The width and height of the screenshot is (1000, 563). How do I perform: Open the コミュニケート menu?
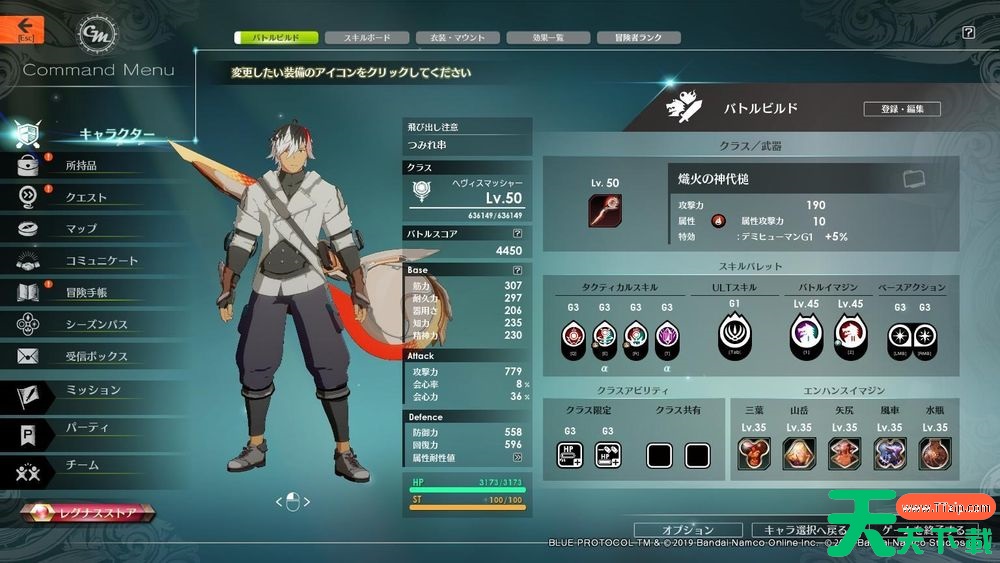coord(101,261)
